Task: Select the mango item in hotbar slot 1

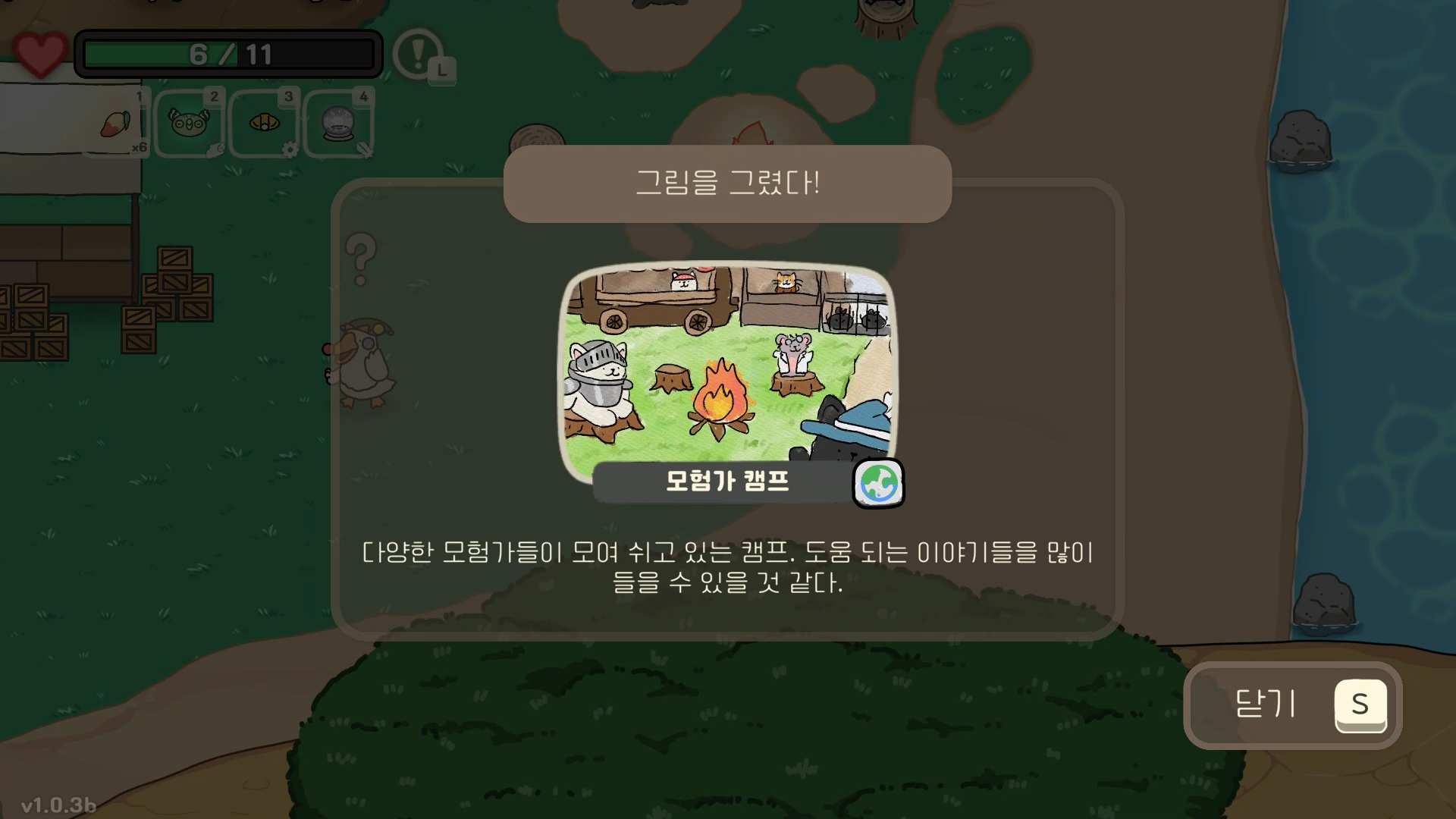Action: pyautogui.click(x=115, y=124)
